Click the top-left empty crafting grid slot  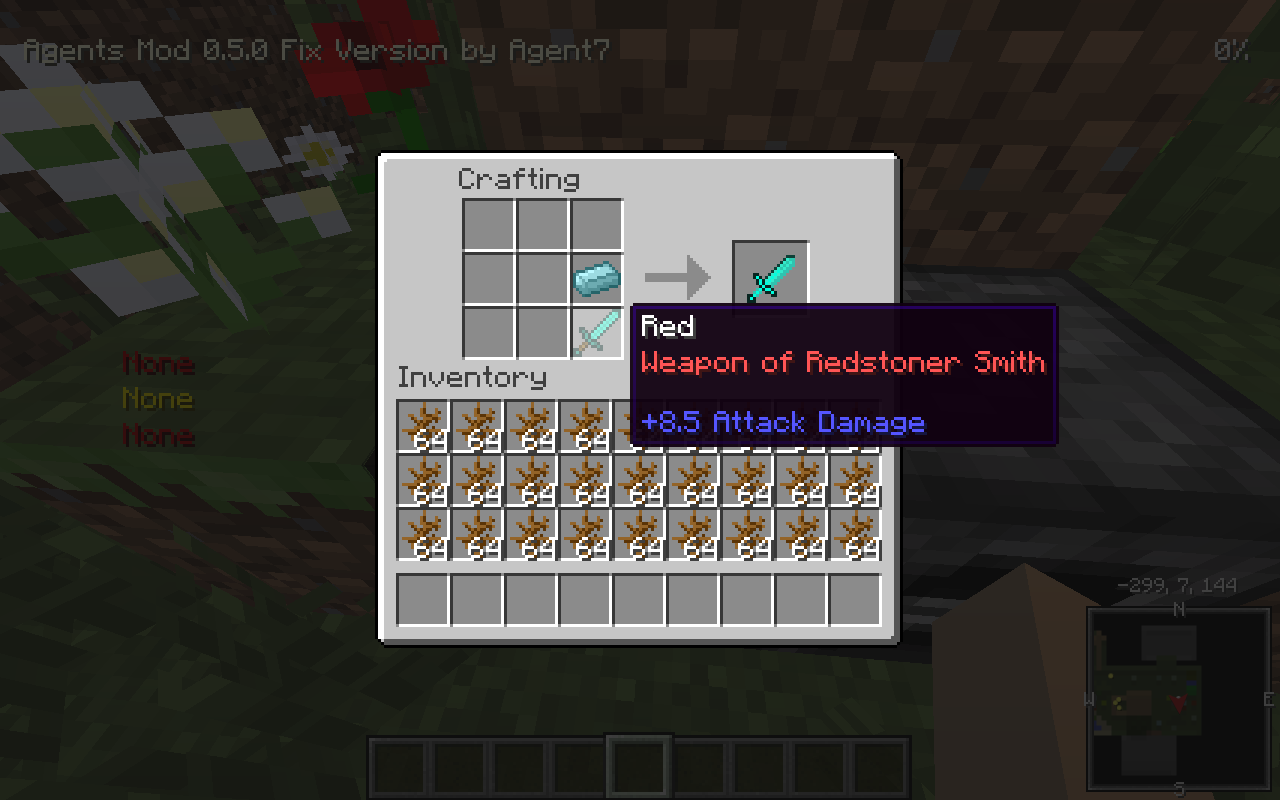(487, 223)
